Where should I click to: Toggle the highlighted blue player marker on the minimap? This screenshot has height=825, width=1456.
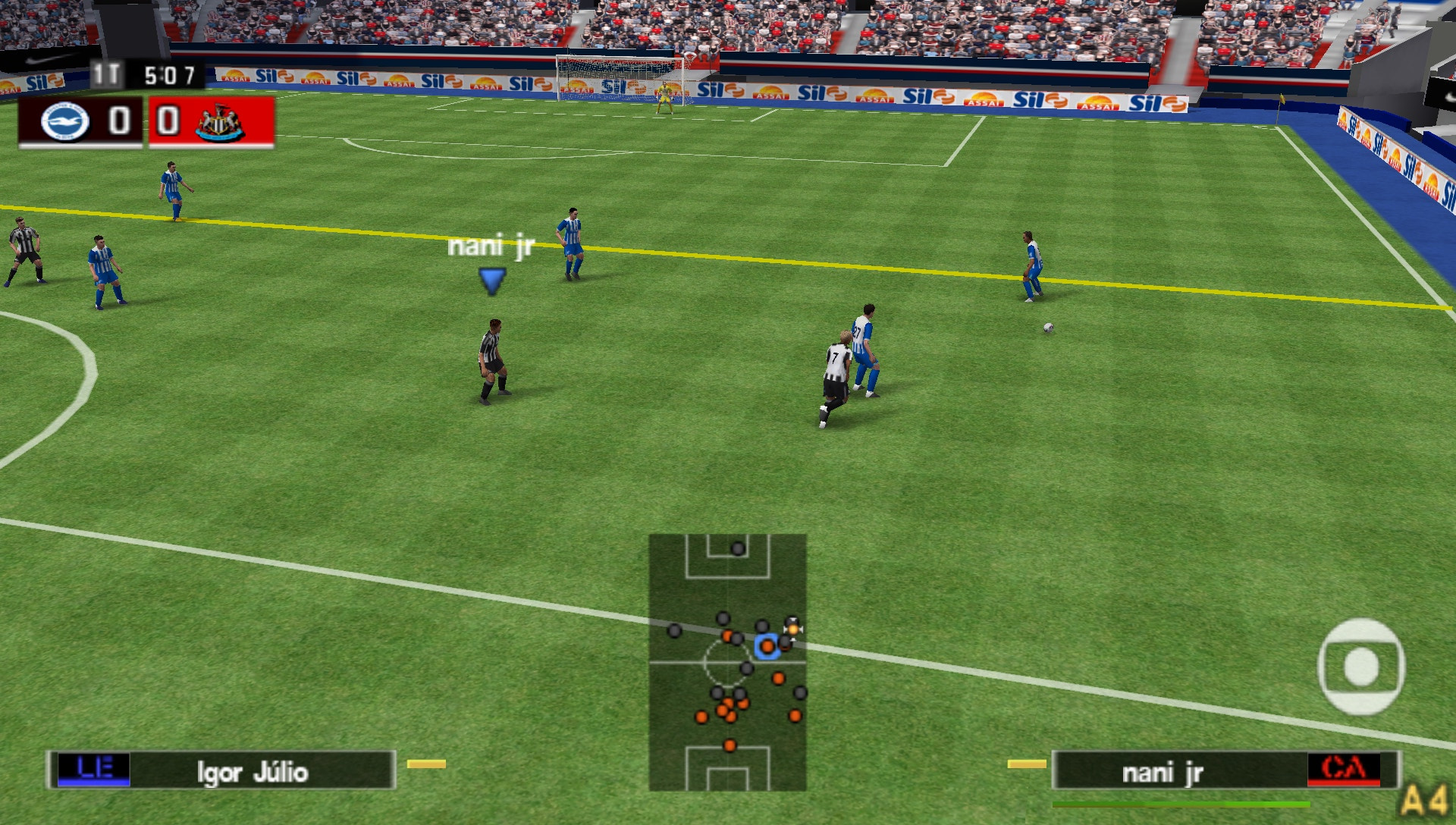coord(766,648)
